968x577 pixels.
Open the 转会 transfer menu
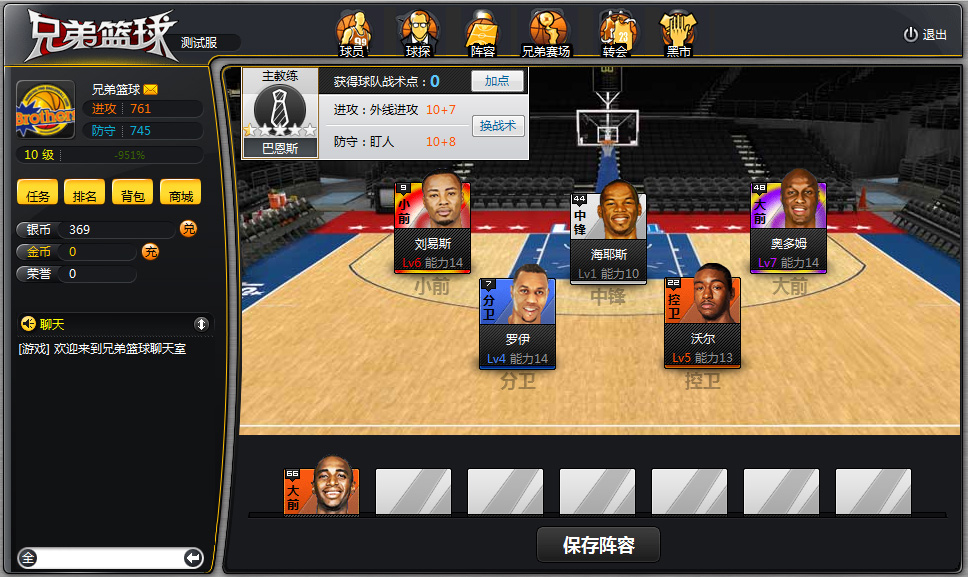point(614,34)
